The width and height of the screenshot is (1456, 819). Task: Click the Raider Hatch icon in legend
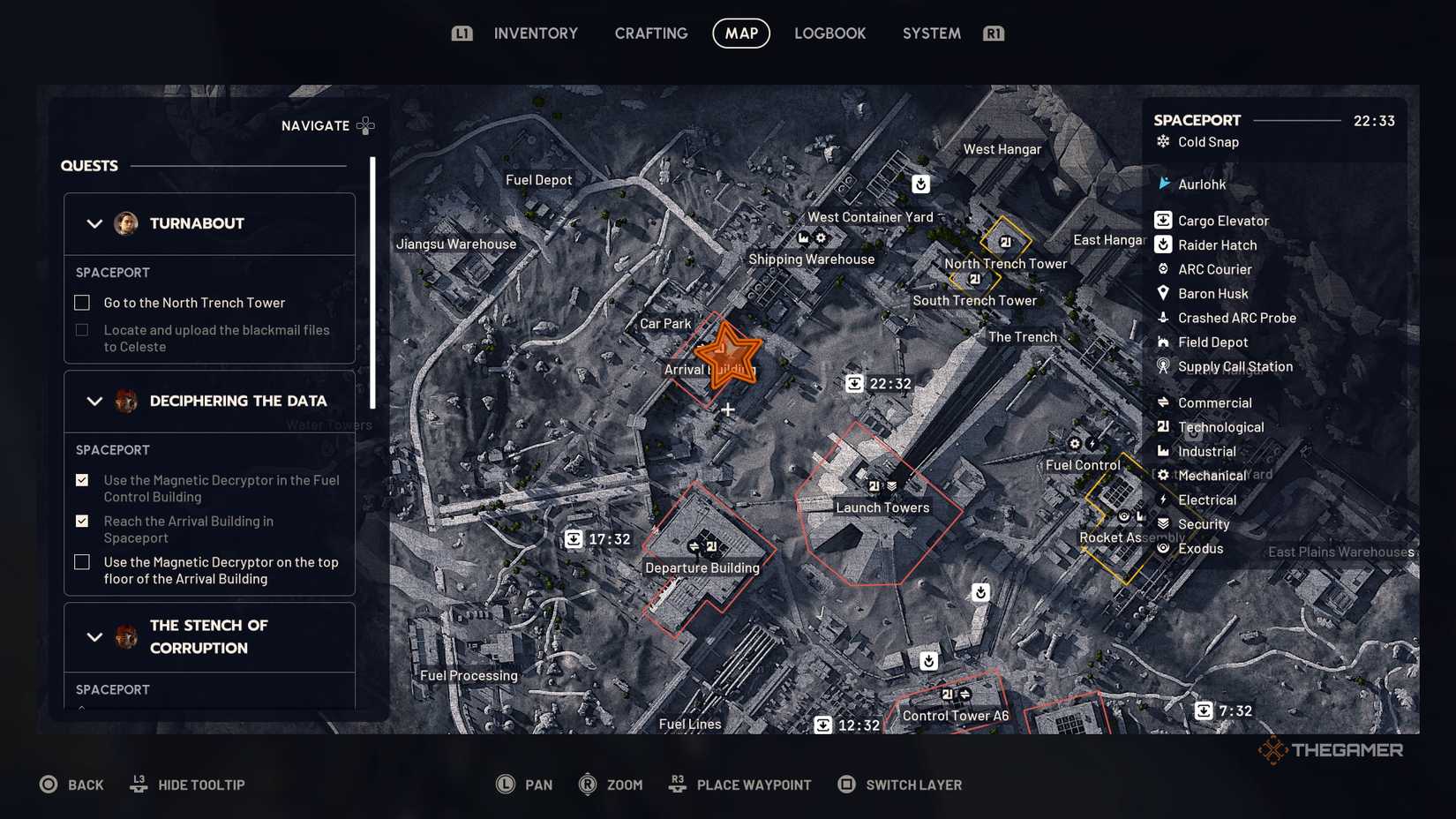coord(1163,244)
